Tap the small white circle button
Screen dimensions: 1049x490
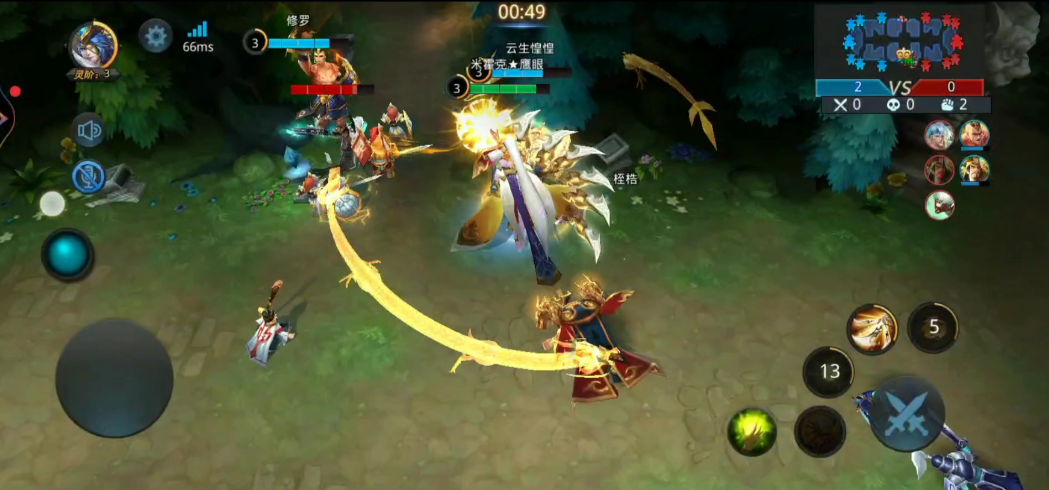(x=52, y=205)
